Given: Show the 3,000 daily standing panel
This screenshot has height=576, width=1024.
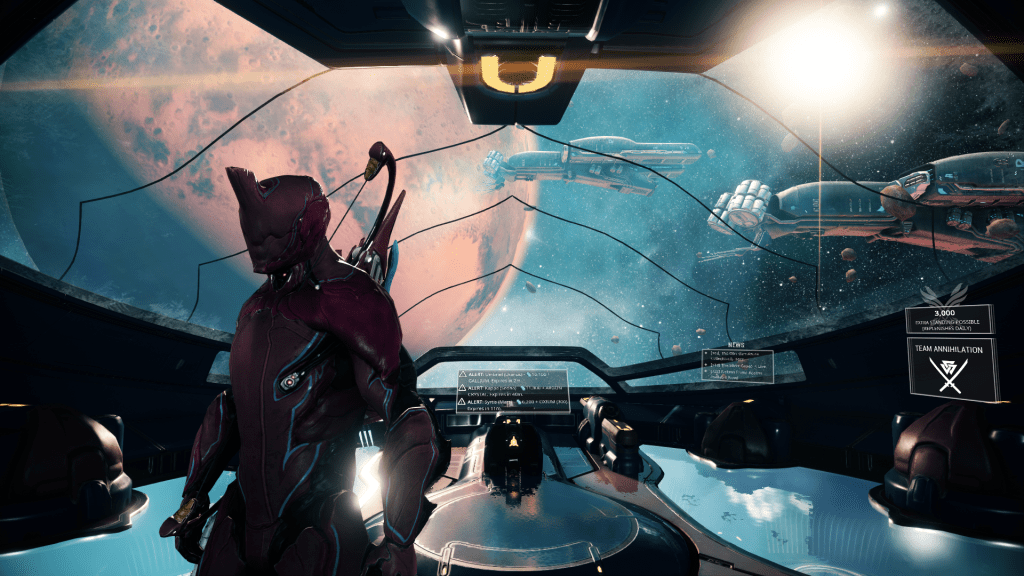Looking at the screenshot, I should [x=949, y=319].
